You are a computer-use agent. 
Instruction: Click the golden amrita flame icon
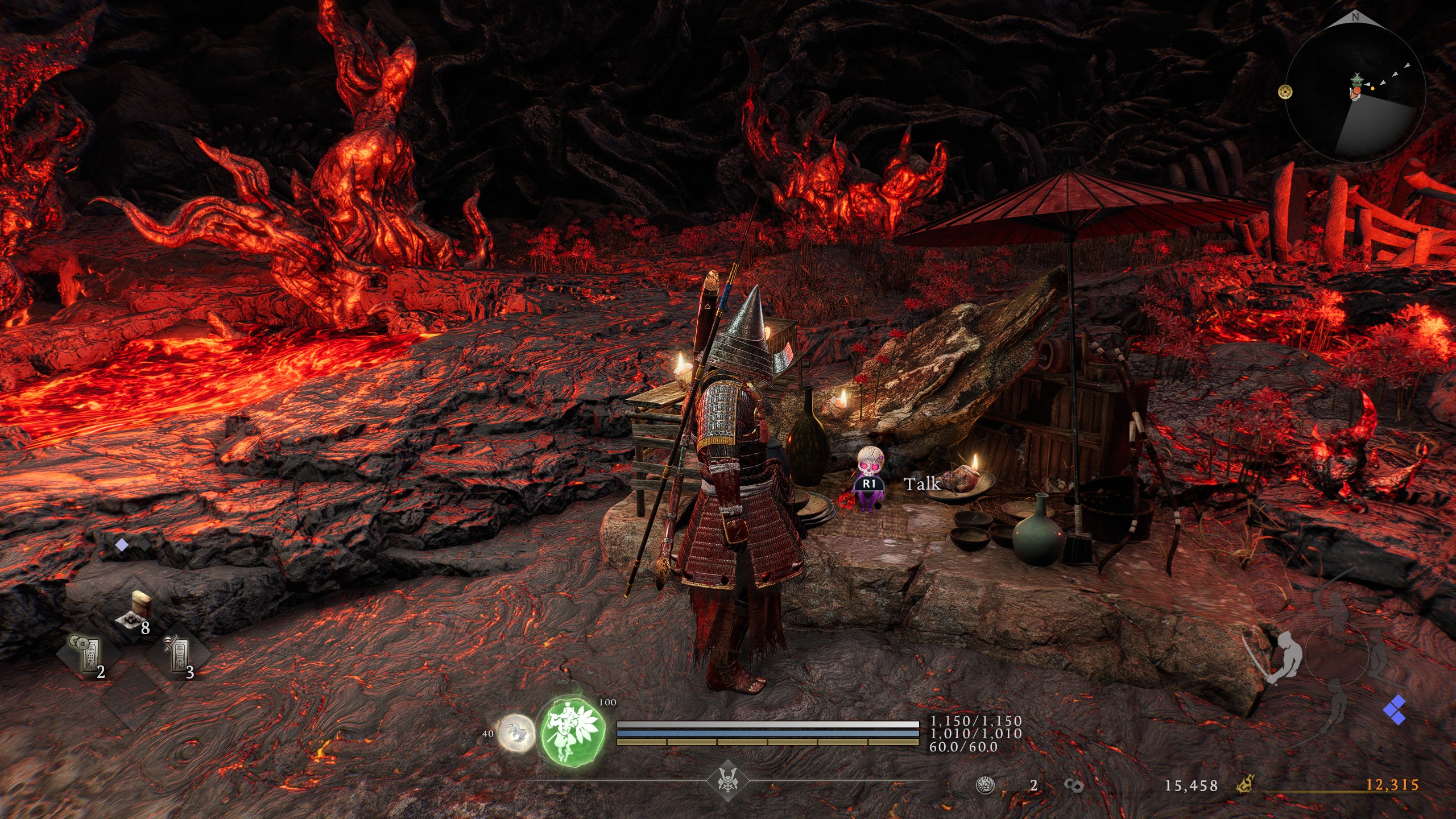[1246, 785]
